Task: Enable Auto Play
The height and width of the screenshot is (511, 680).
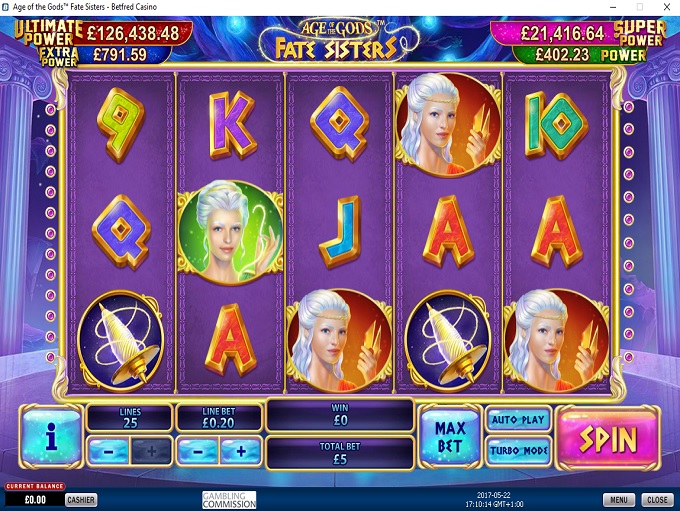Action: [x=517, y=420]
